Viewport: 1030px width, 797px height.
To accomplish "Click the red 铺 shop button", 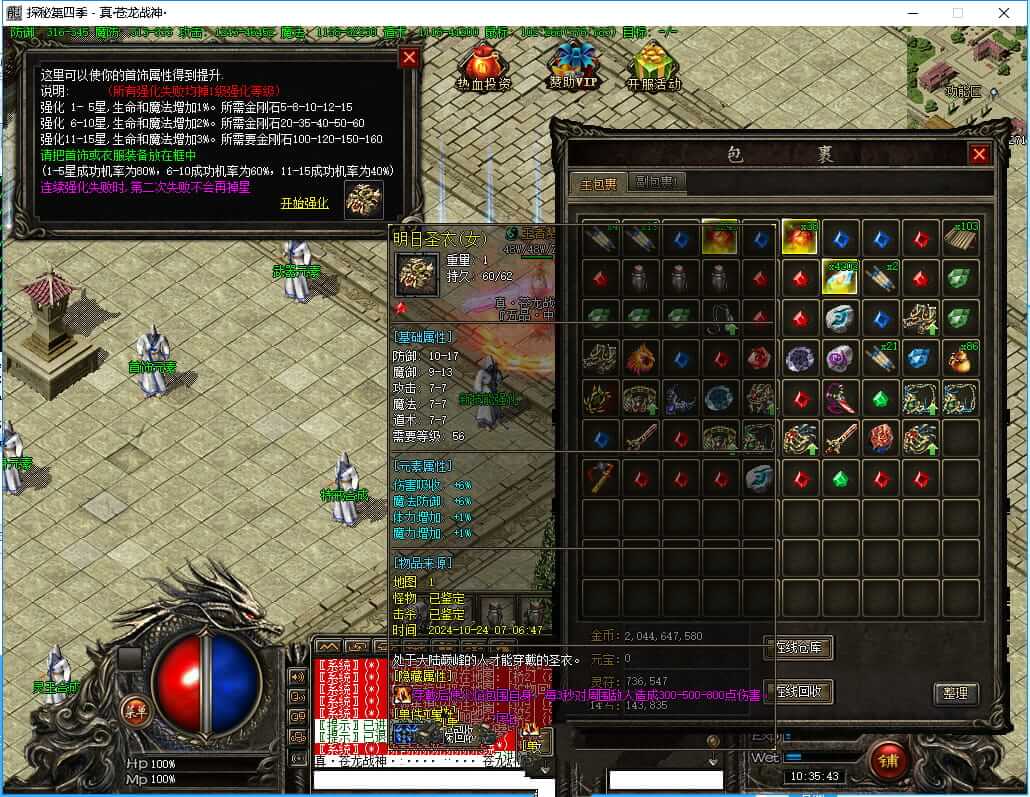I will point(887,759).
